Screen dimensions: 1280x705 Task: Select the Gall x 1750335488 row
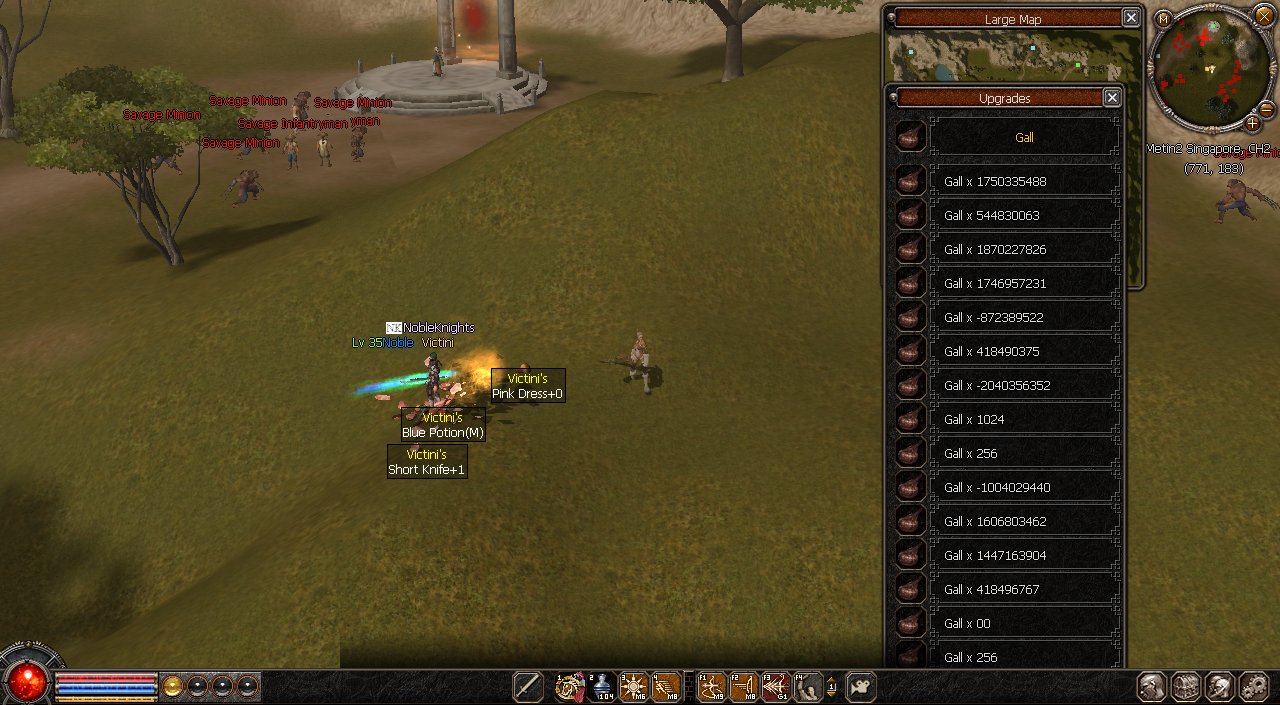click(1024, 182)
